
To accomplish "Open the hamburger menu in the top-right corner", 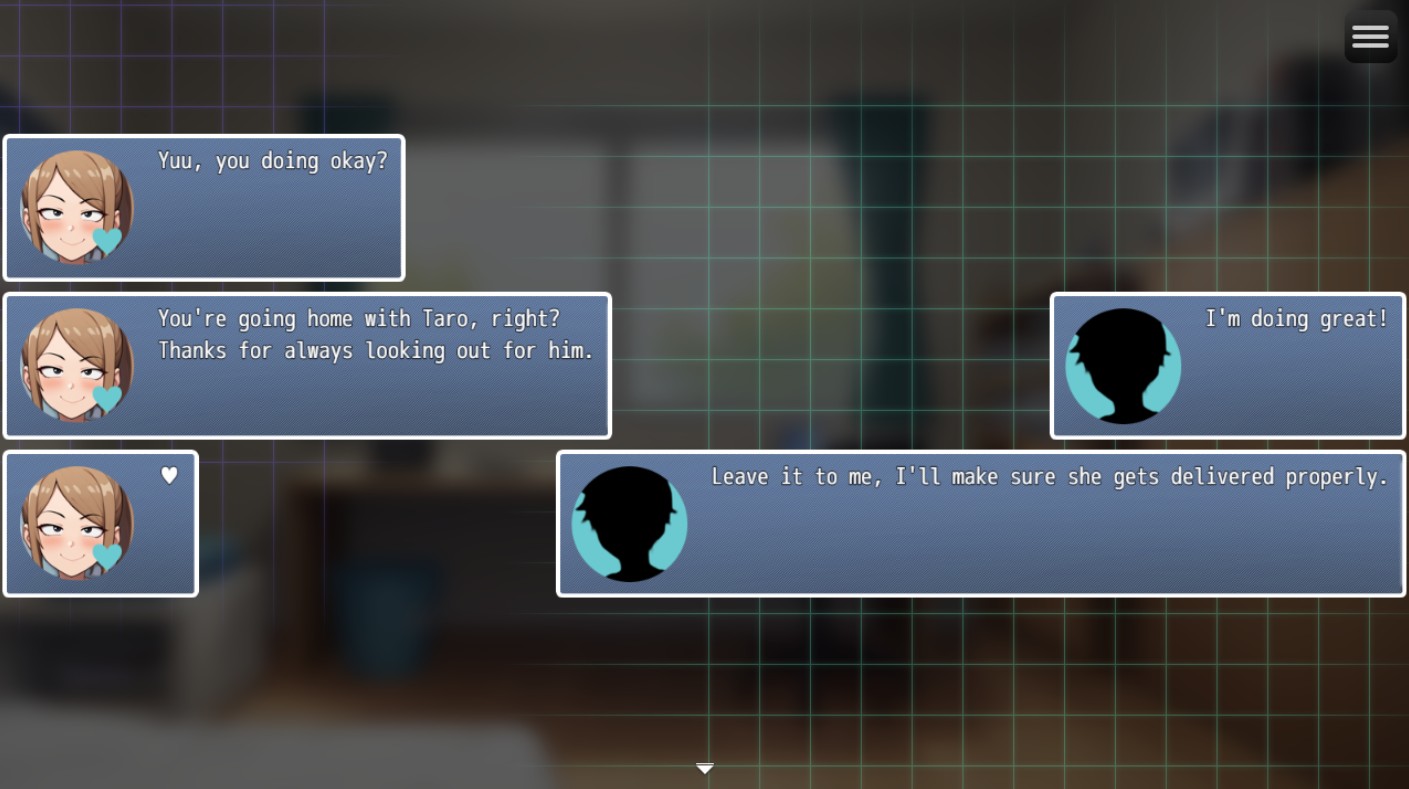I will [1370, 36].
